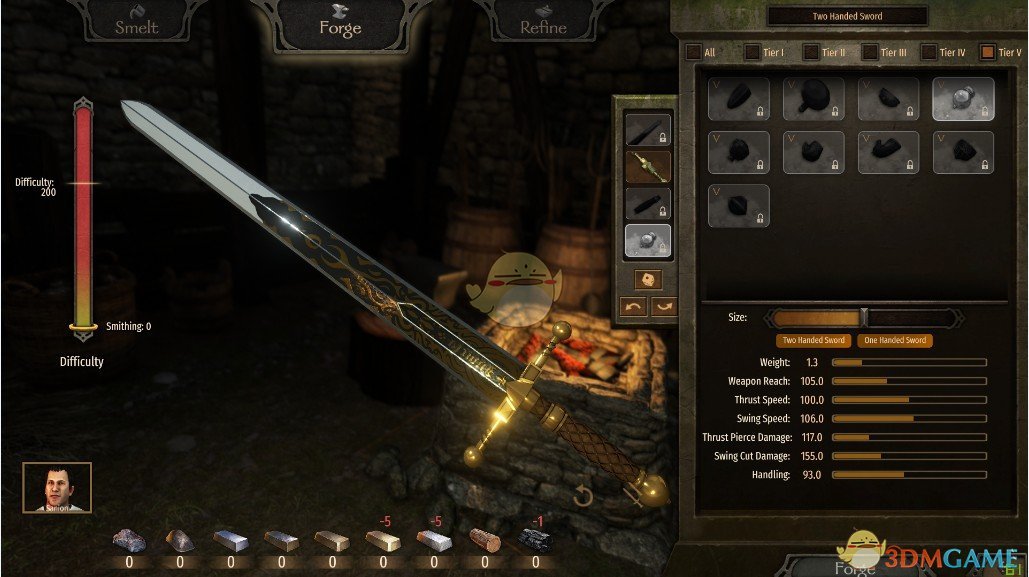The width and height of the screenshot is (1029, 577).
Task: Choose the Two Handed Sword button
Action: point(813,341)
